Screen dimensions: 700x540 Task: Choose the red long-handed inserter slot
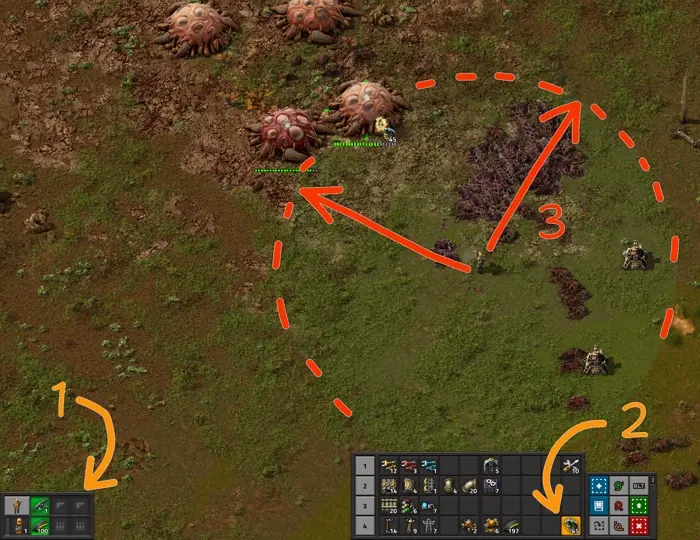point(409,466)
